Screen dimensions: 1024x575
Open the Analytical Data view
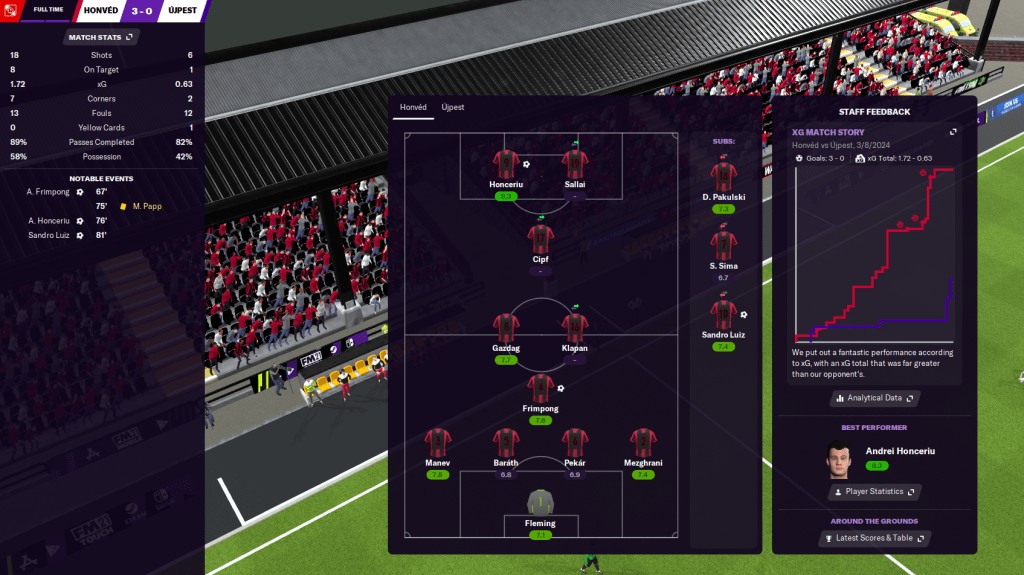tap(874, 398)
